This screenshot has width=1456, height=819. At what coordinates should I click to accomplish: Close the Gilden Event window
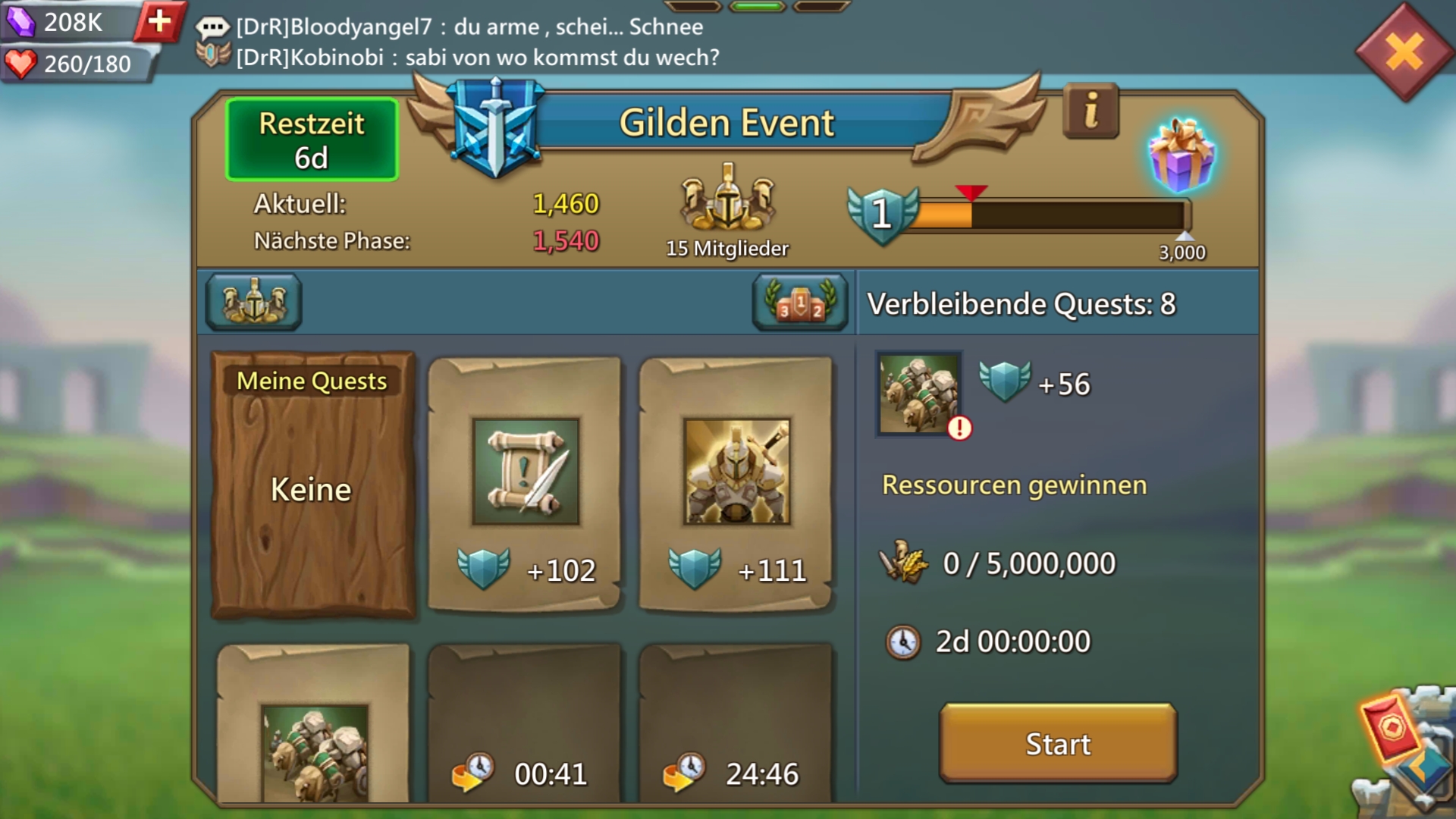(1404, 53)
